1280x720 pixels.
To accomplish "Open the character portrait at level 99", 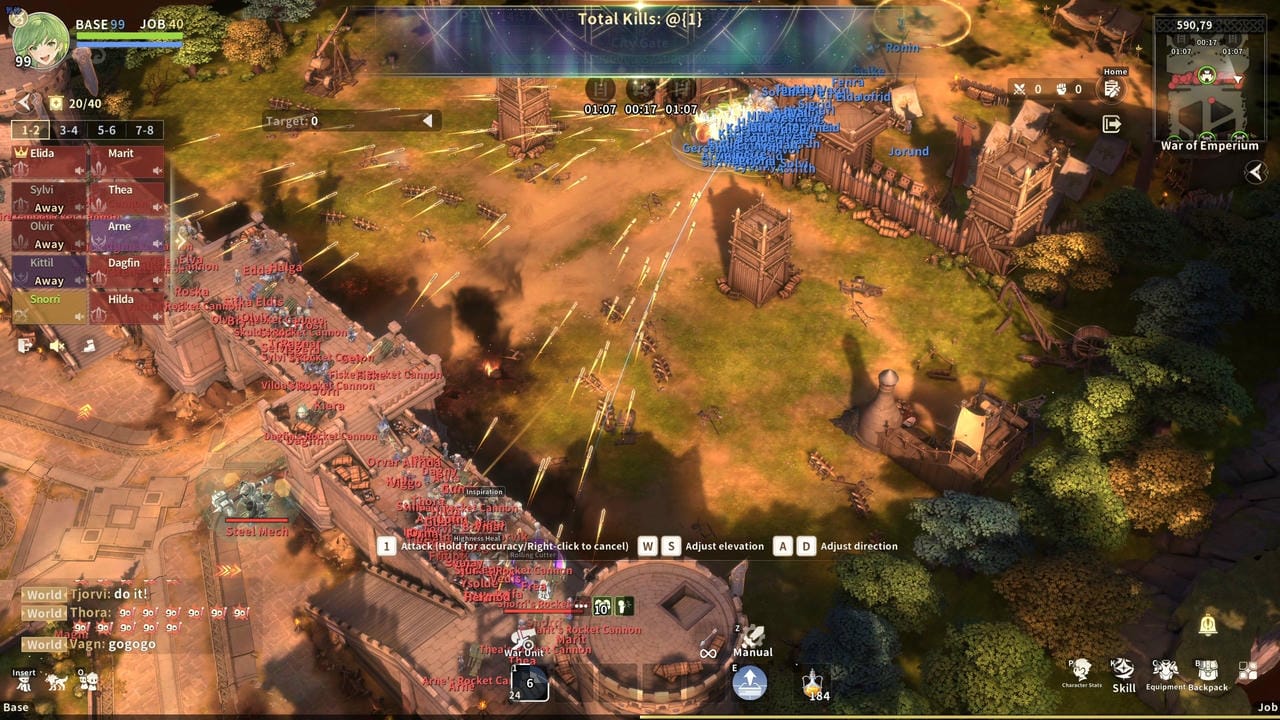I will (40, 38).
